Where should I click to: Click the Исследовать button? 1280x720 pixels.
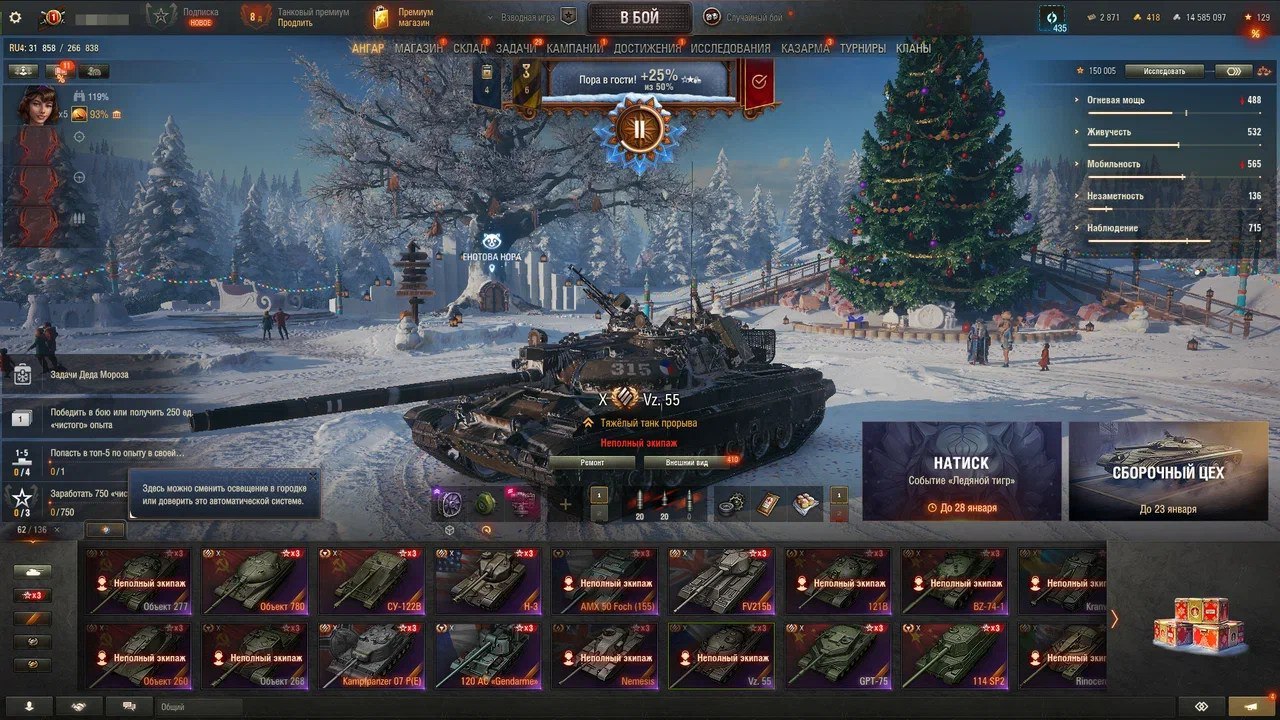1164,71
